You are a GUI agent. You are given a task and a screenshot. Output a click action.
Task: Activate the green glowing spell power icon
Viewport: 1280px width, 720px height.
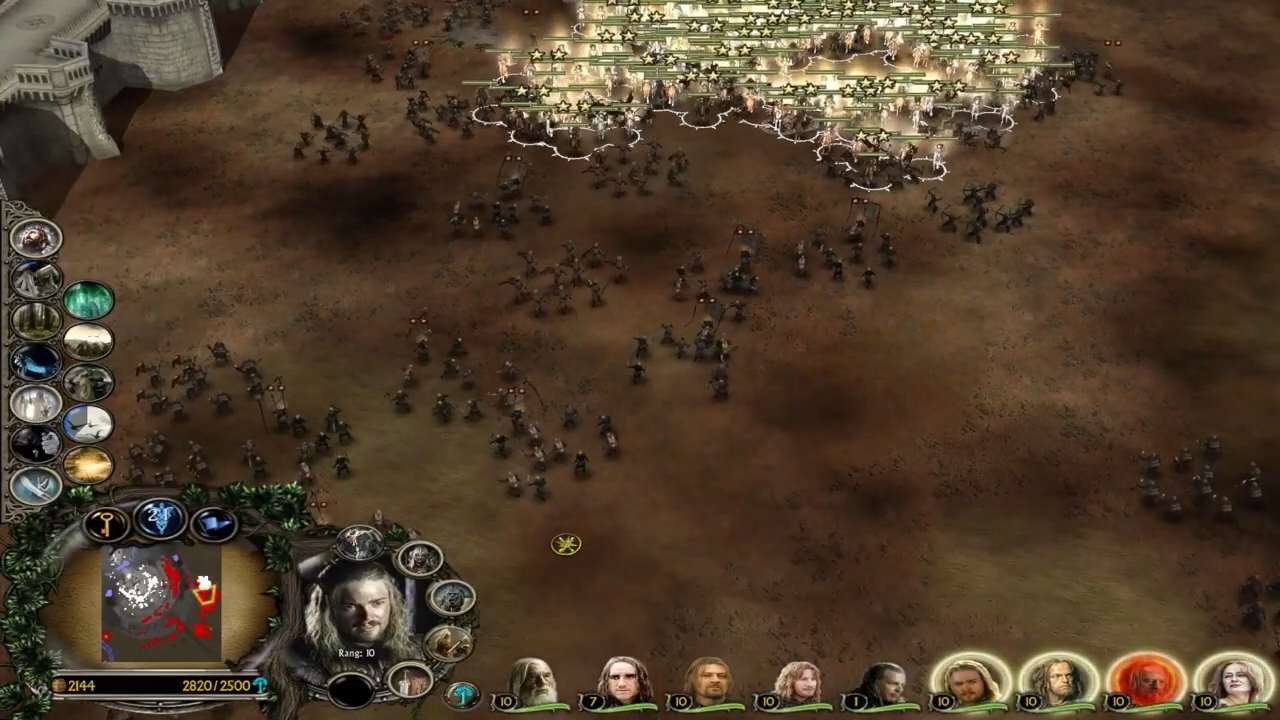pos(88,301)
